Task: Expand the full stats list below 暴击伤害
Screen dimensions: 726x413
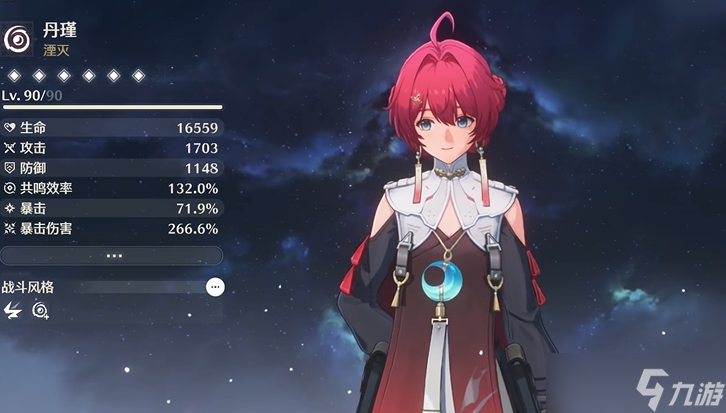Action: (111, 255)
